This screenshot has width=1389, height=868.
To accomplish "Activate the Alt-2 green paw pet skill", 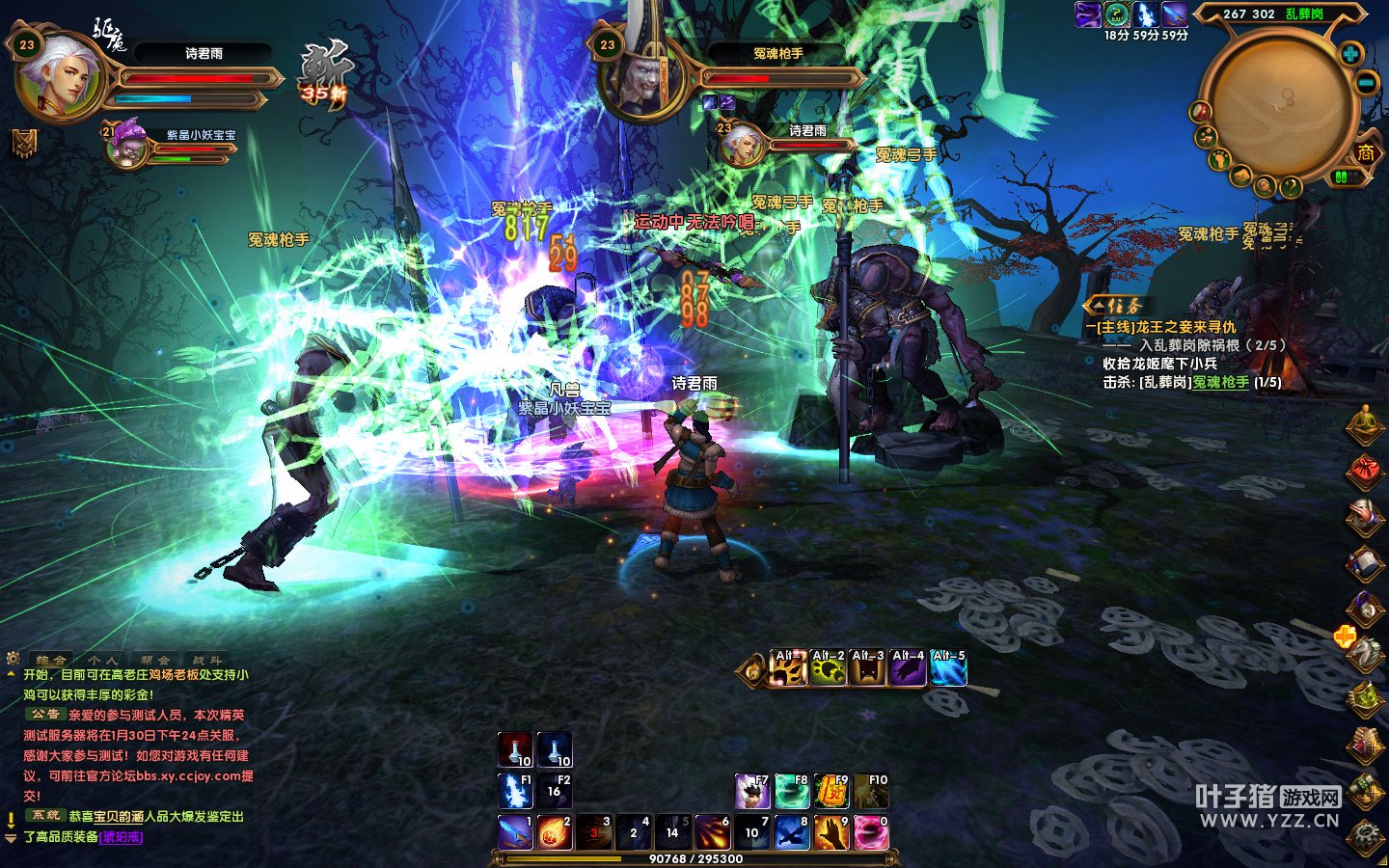I will 829,668.
